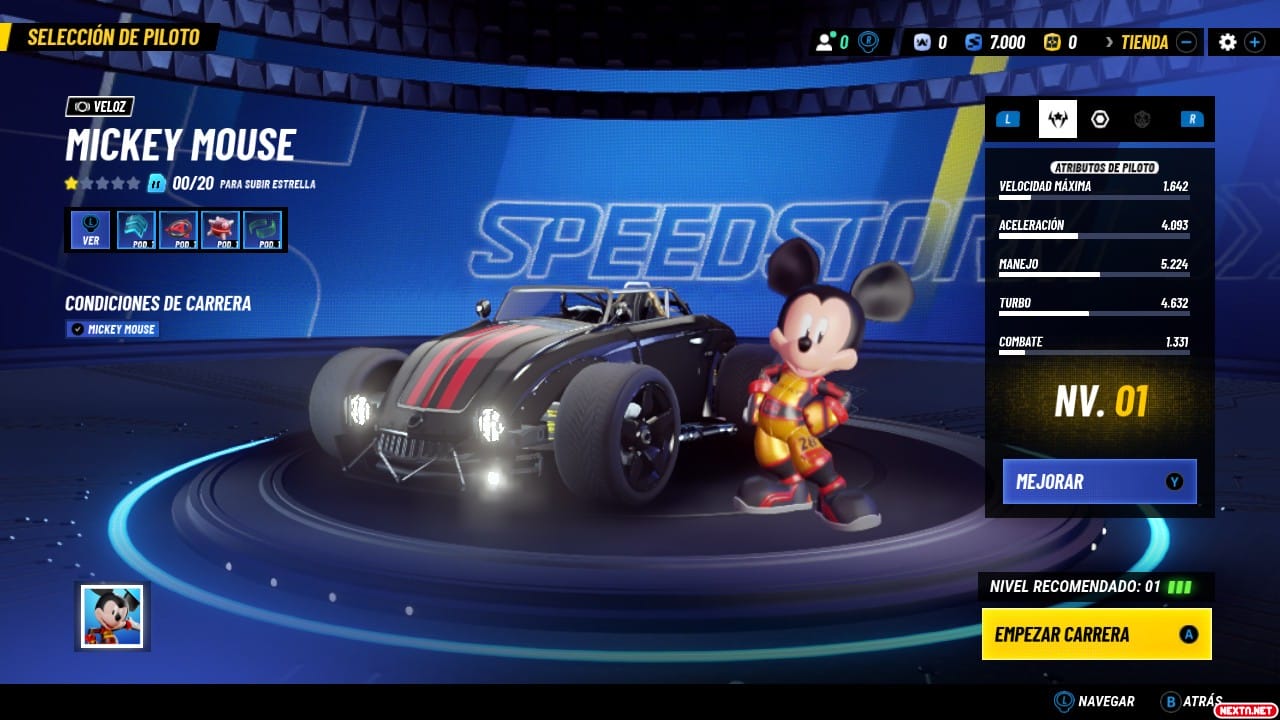Select the red ring skill icon
The width and height of the screenshot is (1280, 720).
pyautogui.click(x=178, y=230)
